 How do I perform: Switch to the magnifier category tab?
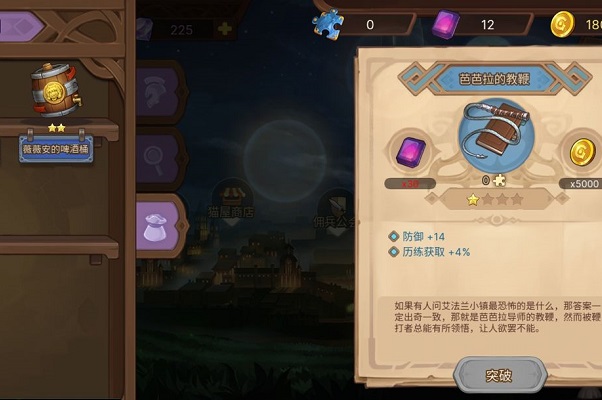click(158, 155)
